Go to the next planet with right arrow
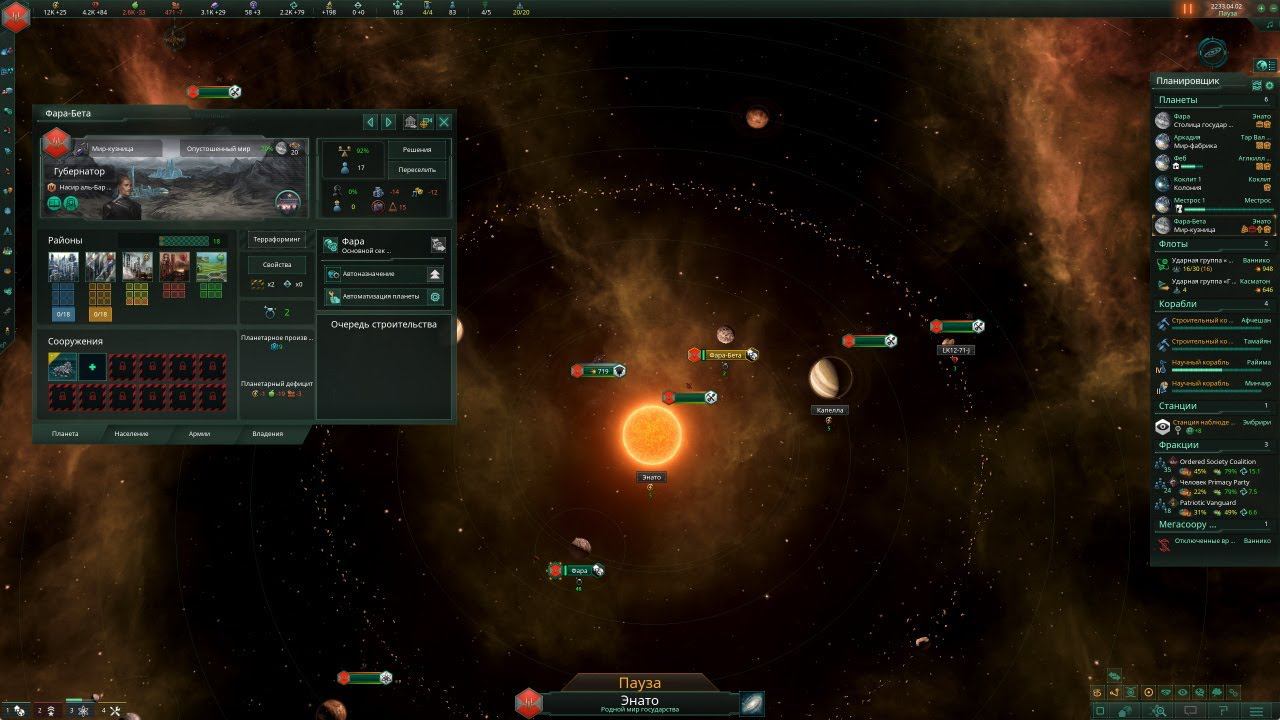 (x=388, y=122)
